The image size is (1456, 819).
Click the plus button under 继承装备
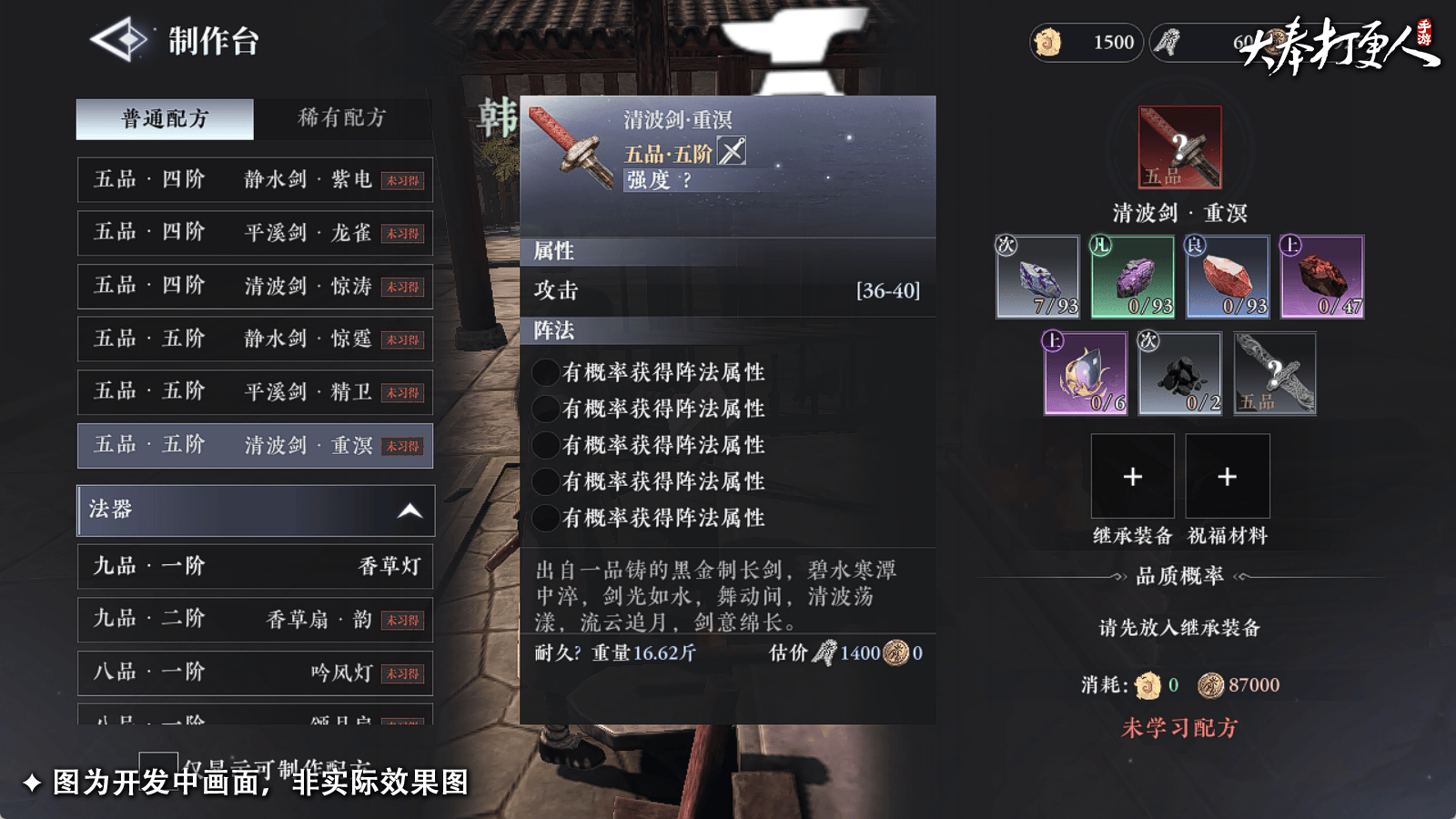tap(1132, 476)
